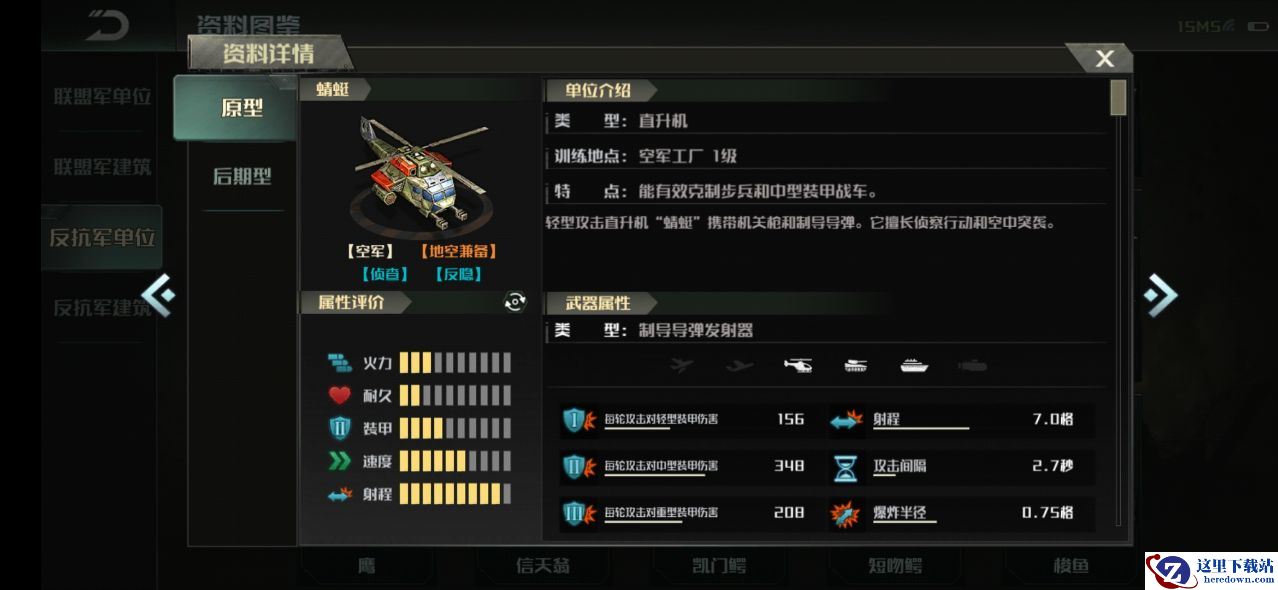Select the tank target type icon
Screen dimensions: 1278x590
point(856,366)
